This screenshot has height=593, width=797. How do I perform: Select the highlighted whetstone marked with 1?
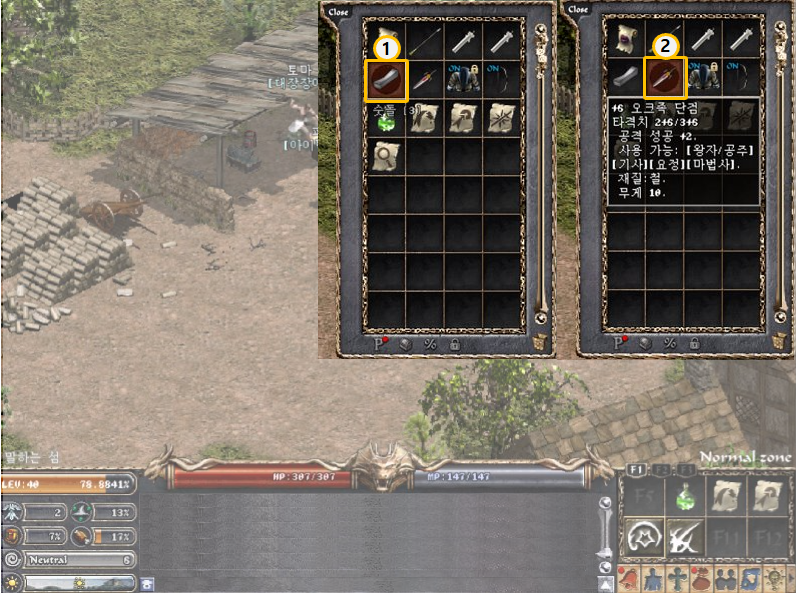387,80
